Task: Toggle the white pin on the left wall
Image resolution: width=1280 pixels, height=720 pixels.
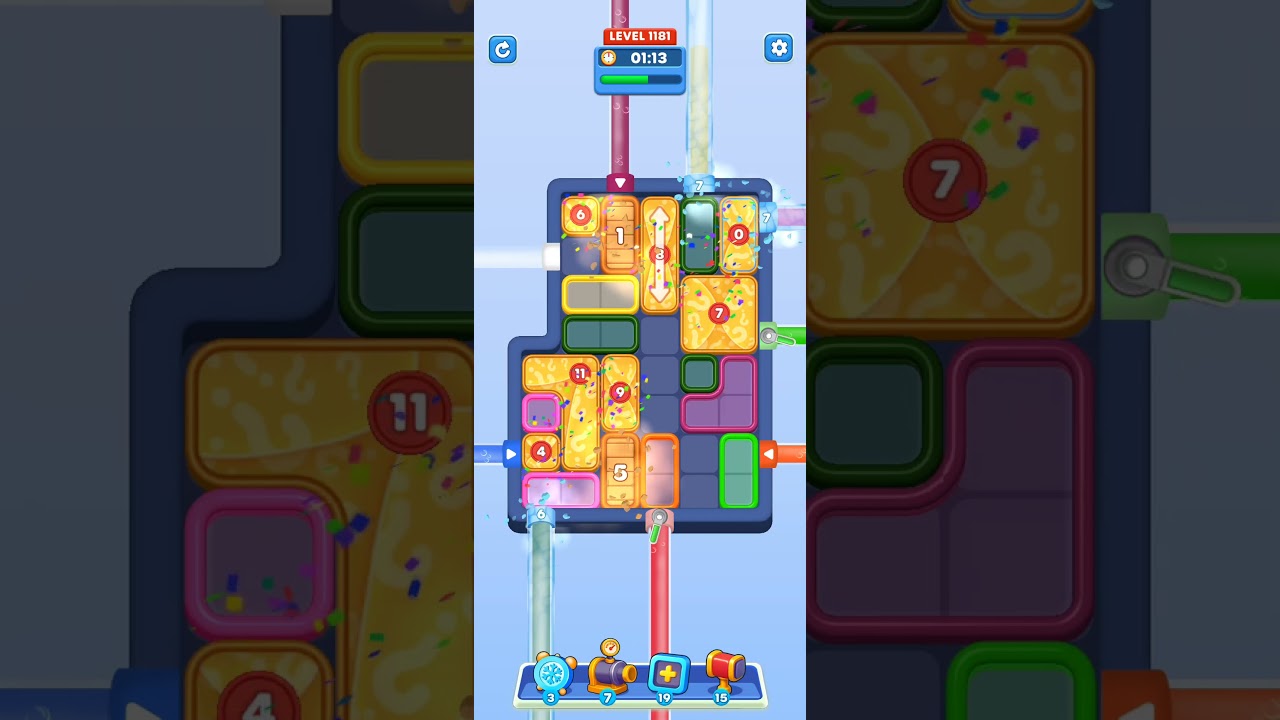Action: 551,256
